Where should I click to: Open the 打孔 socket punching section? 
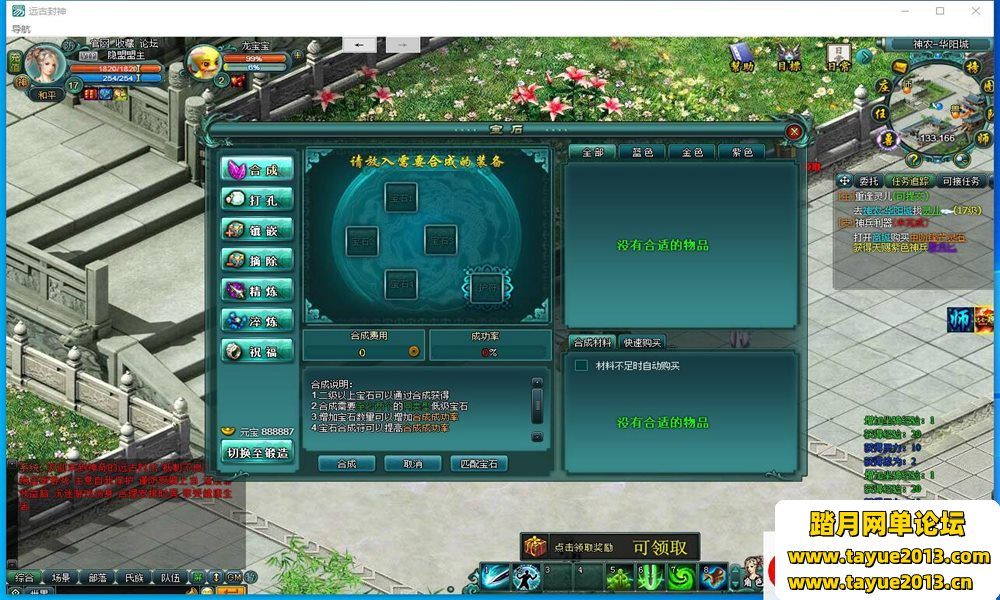tap(258, 199)
